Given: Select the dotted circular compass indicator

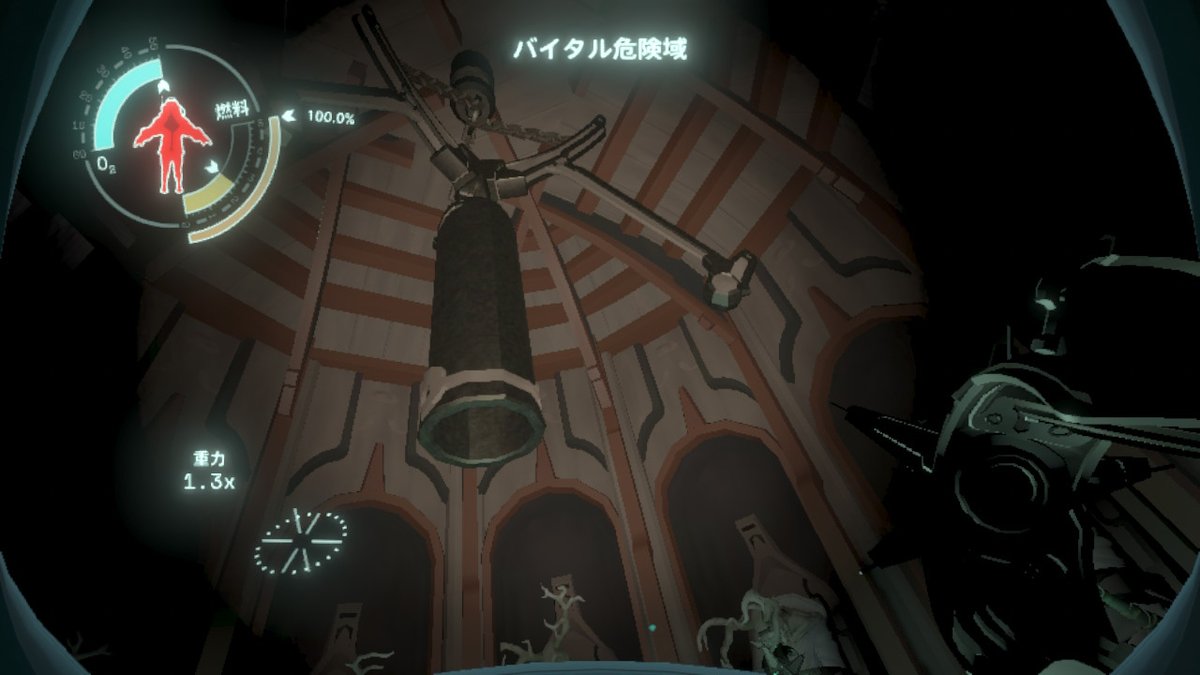Looking at the screenshot, I should coord(300,540).
